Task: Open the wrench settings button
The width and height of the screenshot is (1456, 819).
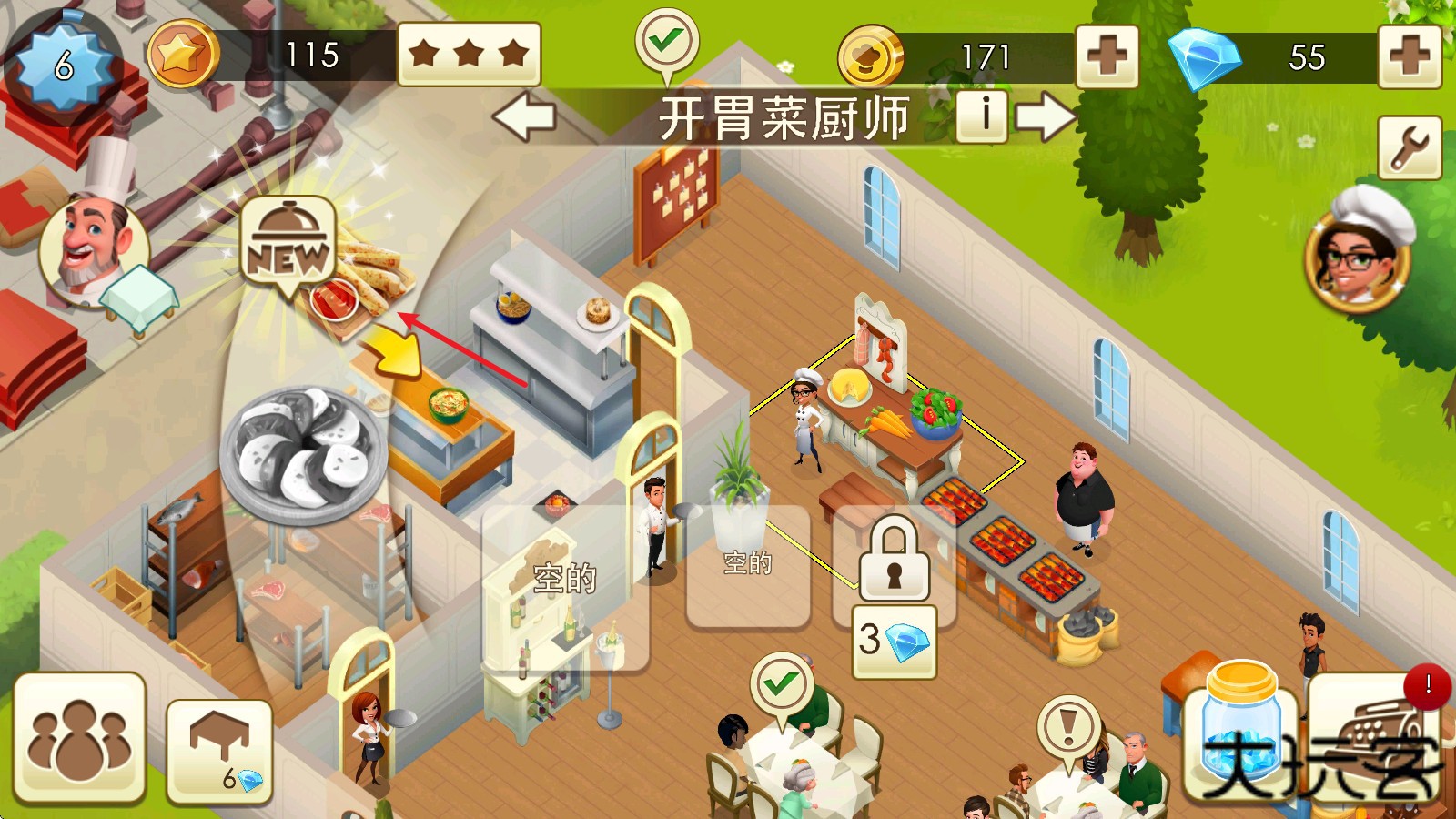Action: pyautogui.click(x=1409, y=147)
